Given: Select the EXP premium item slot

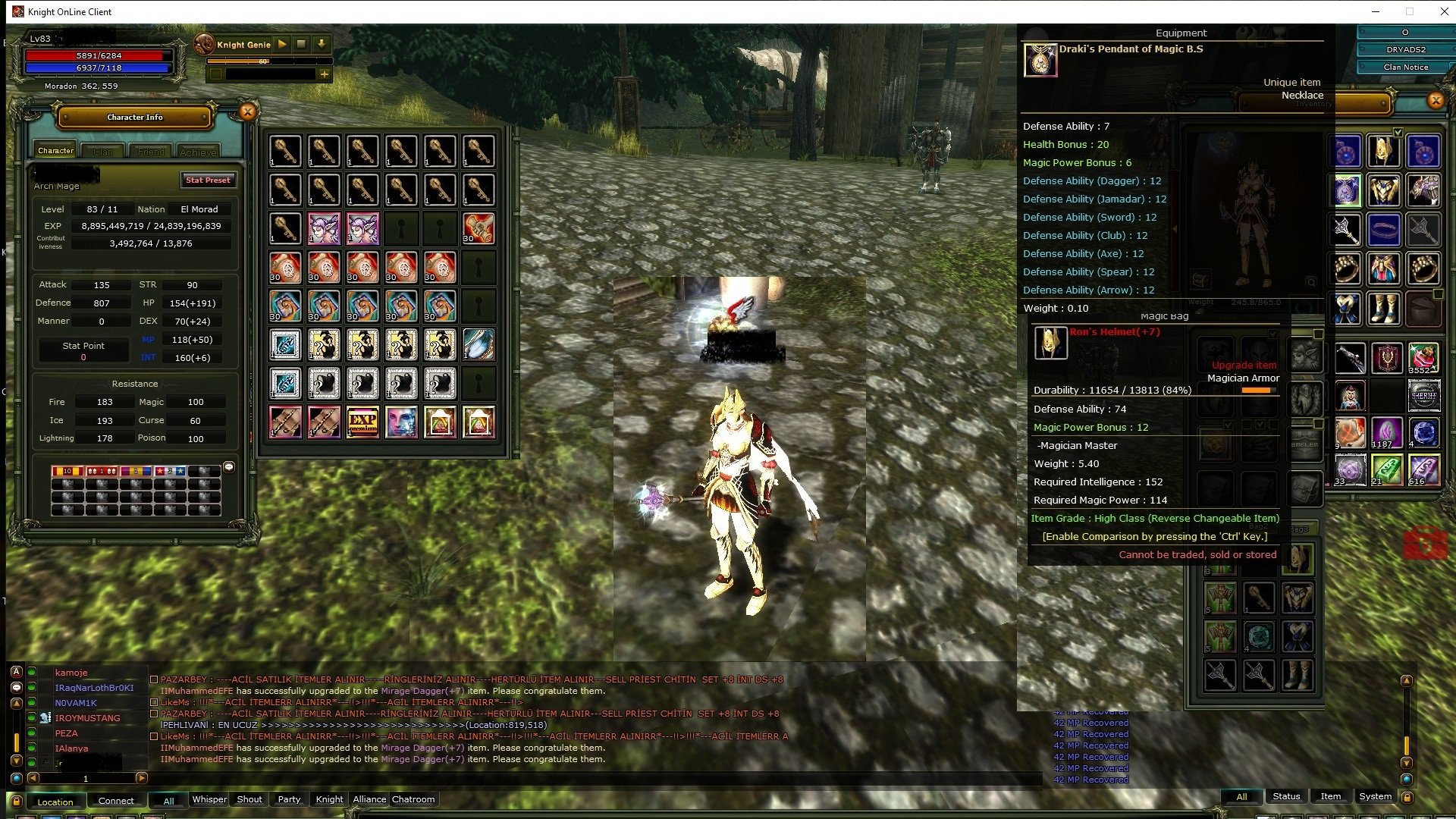Looking at the screenshot, I should pyautogui.click(x=362, y=422).
